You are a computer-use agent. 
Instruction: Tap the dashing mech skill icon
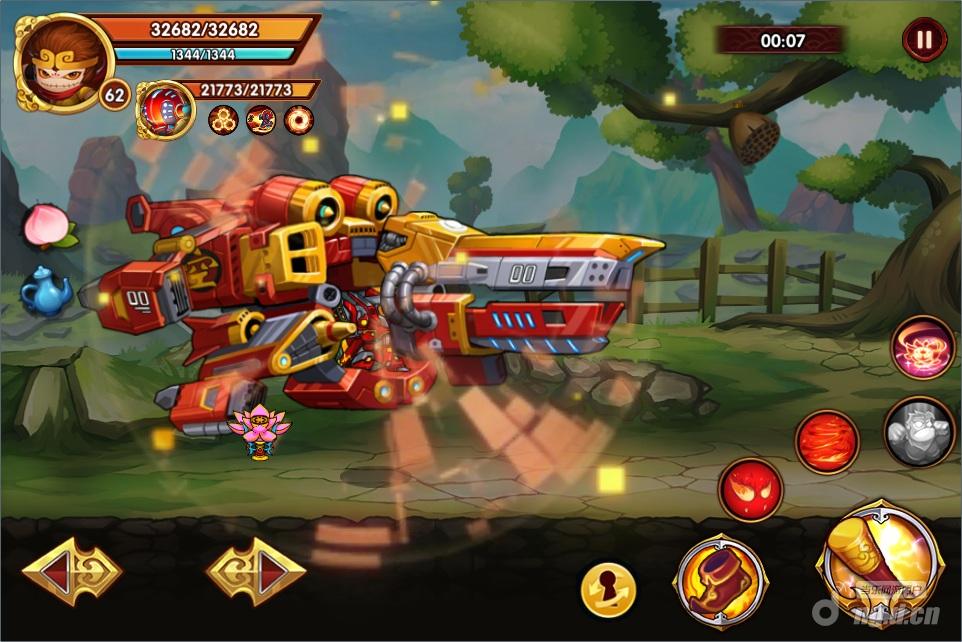tap(260, 120)
